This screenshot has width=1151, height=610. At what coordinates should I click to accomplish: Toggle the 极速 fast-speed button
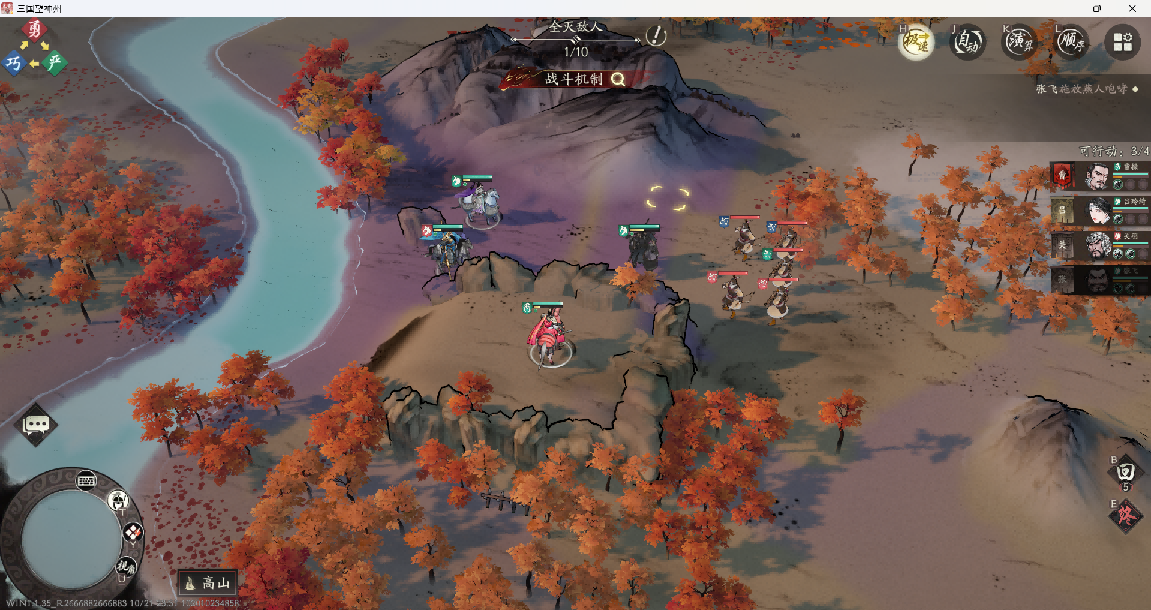click(x=916, y=42)
